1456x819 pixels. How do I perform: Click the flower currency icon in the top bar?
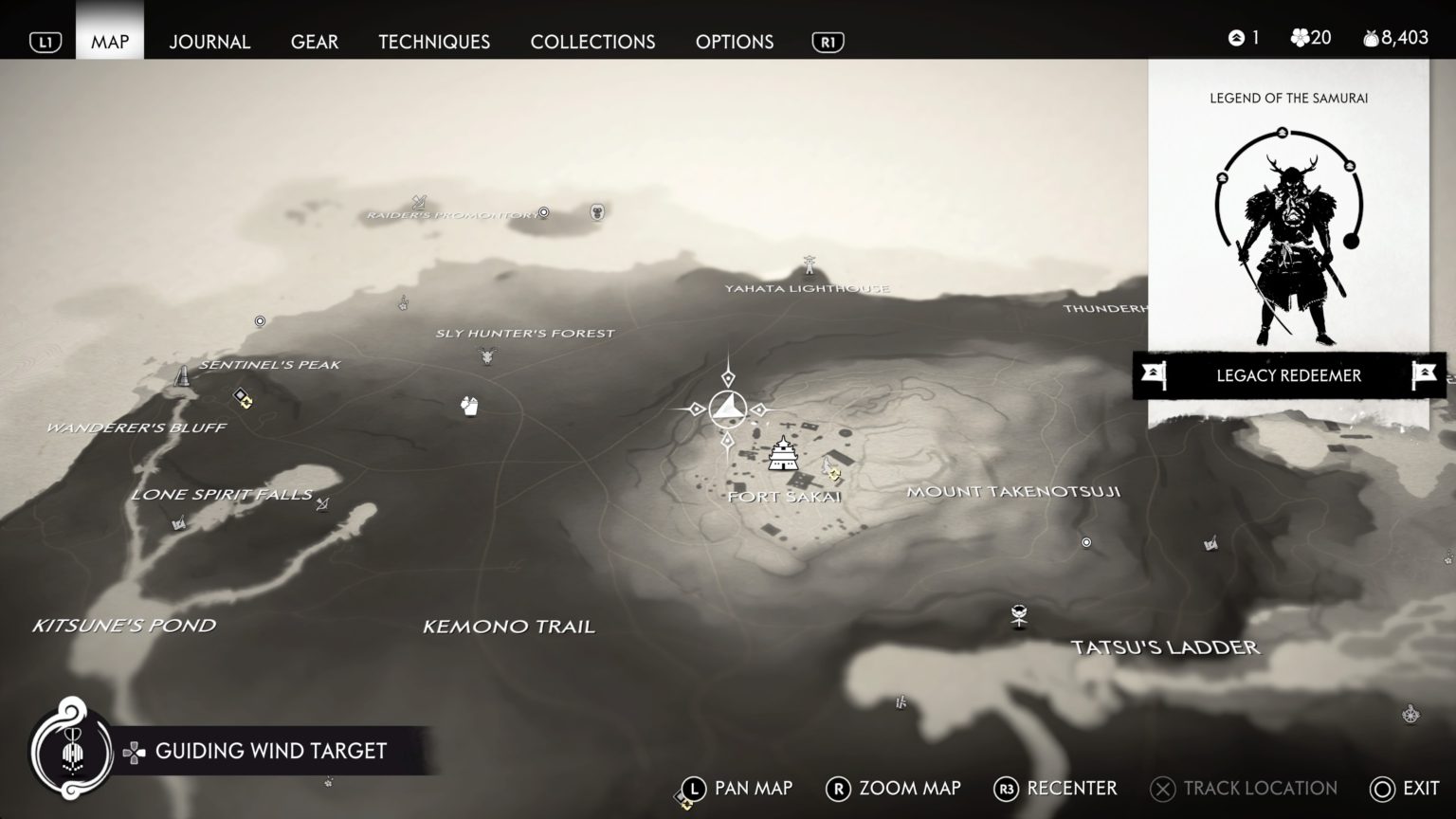(x=1297, y=38)
